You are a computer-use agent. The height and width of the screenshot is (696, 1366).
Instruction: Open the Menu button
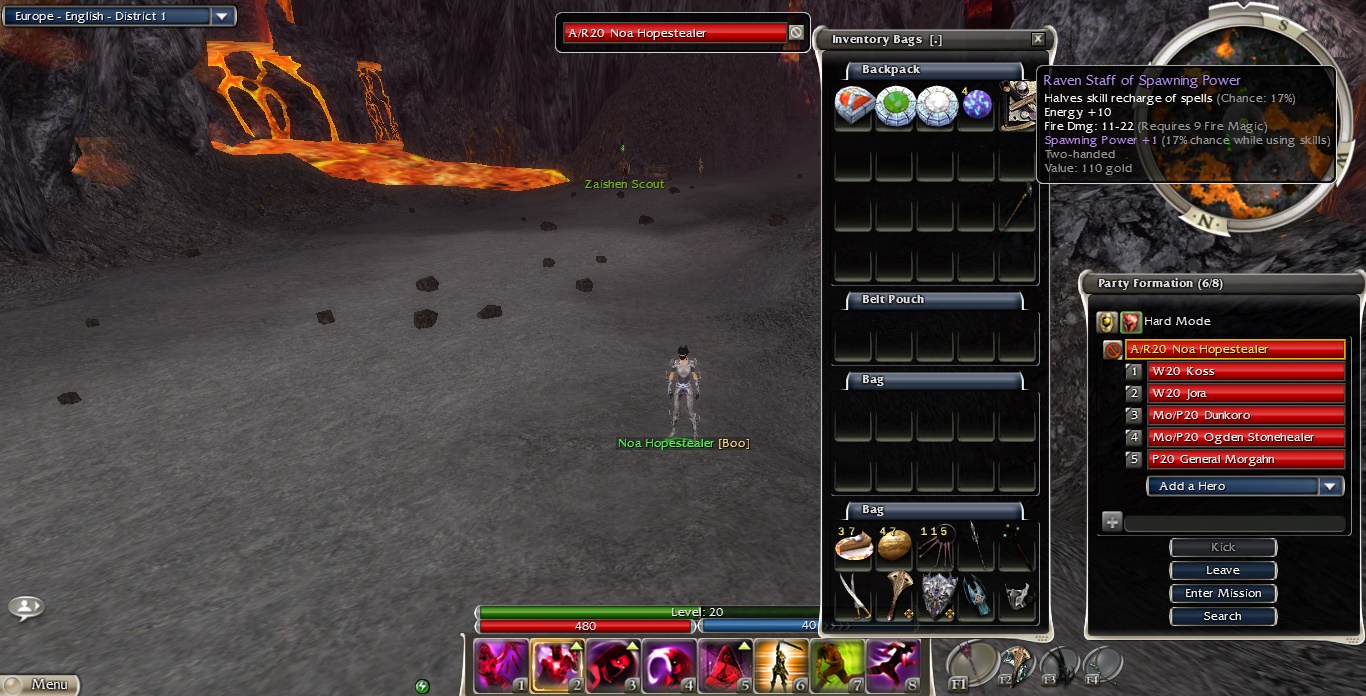pyautogui.click(x=41, y=685)
